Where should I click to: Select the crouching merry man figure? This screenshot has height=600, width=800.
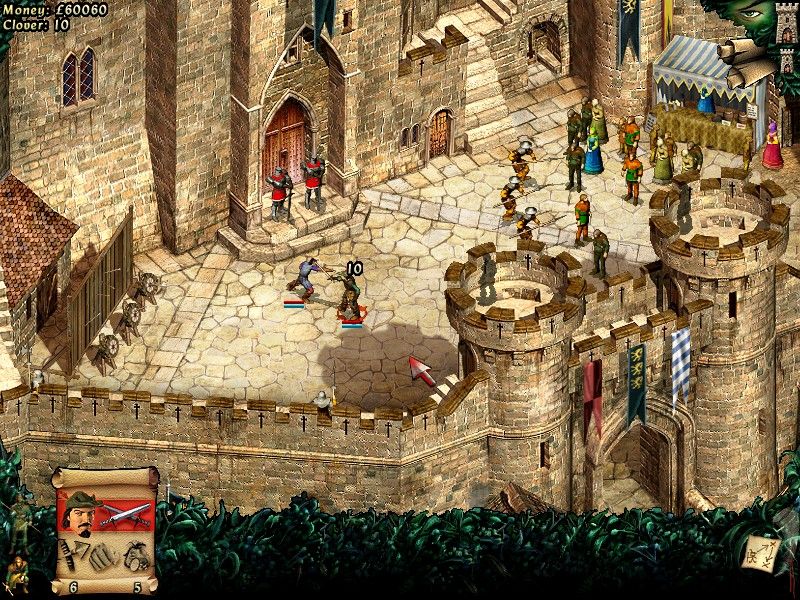click(x=18, y=574)
